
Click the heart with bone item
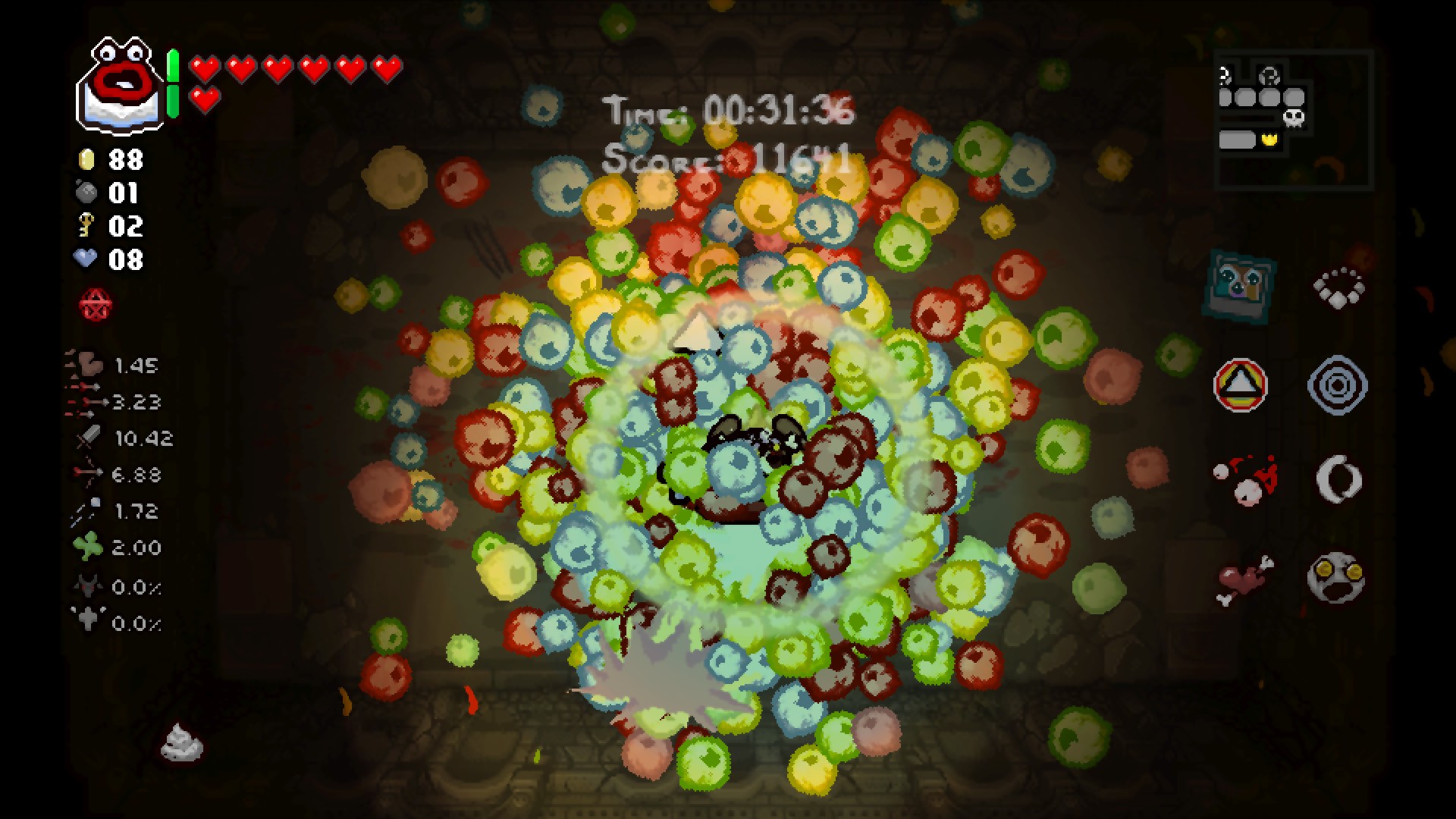coord(1244,579)
